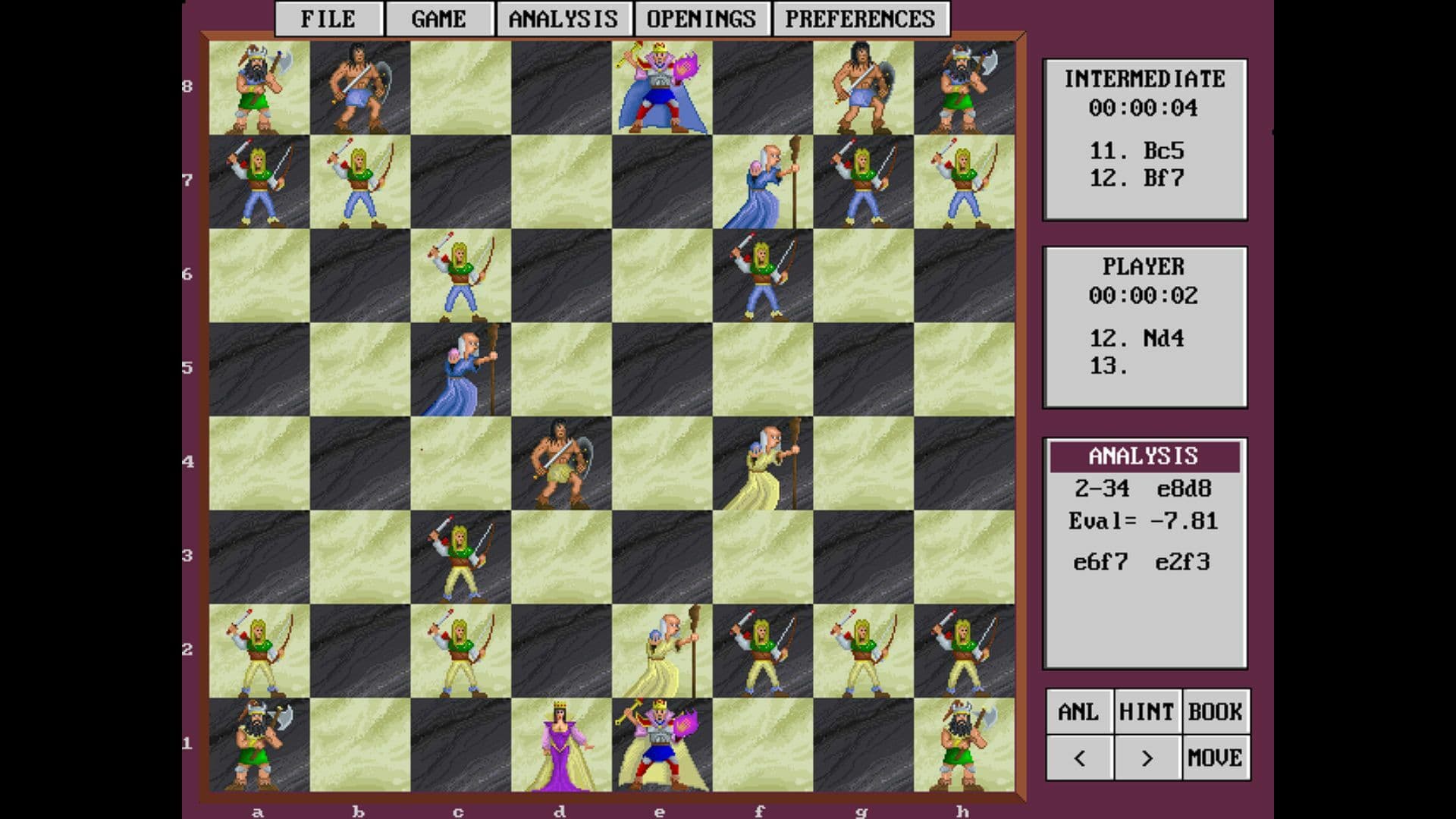1456x819 pixels.
Task: Step back a move with the left arrow button
Action: [x=1080, y=756]
